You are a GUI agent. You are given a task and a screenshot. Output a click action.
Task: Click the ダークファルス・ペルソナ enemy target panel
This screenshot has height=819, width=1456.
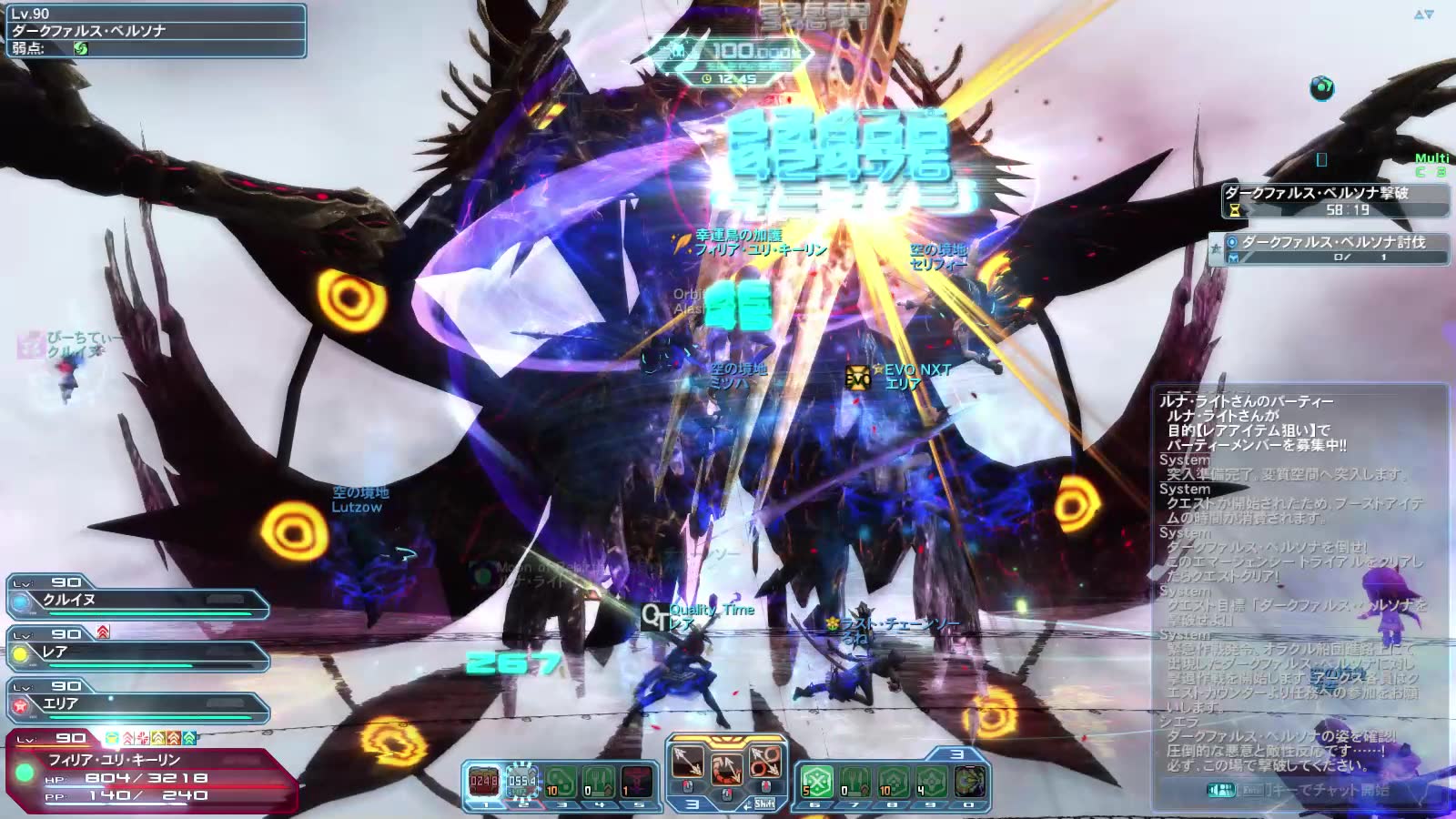click(x=155, y=31)
